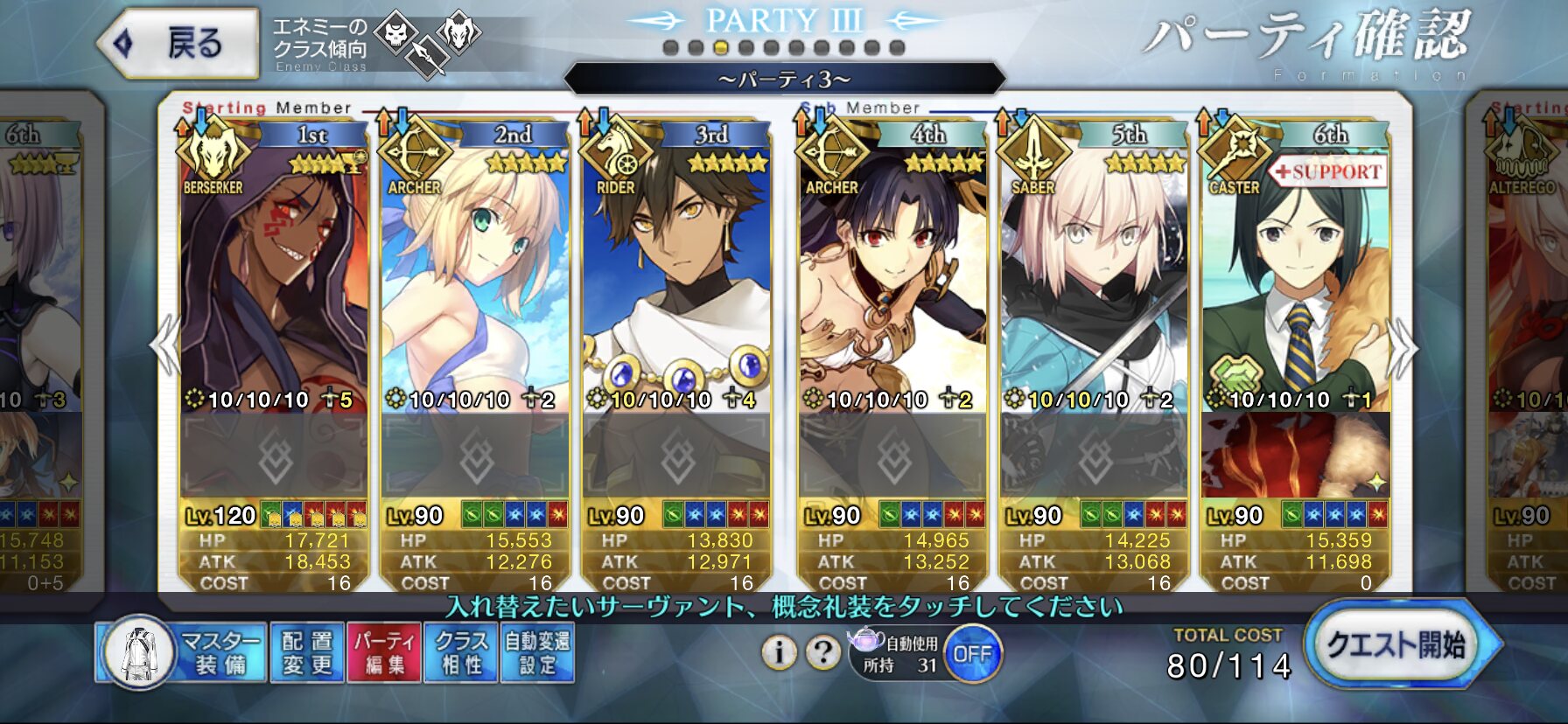
Task: Tap the empty craft essence slot under Berserker
Action: coord(274,456)
